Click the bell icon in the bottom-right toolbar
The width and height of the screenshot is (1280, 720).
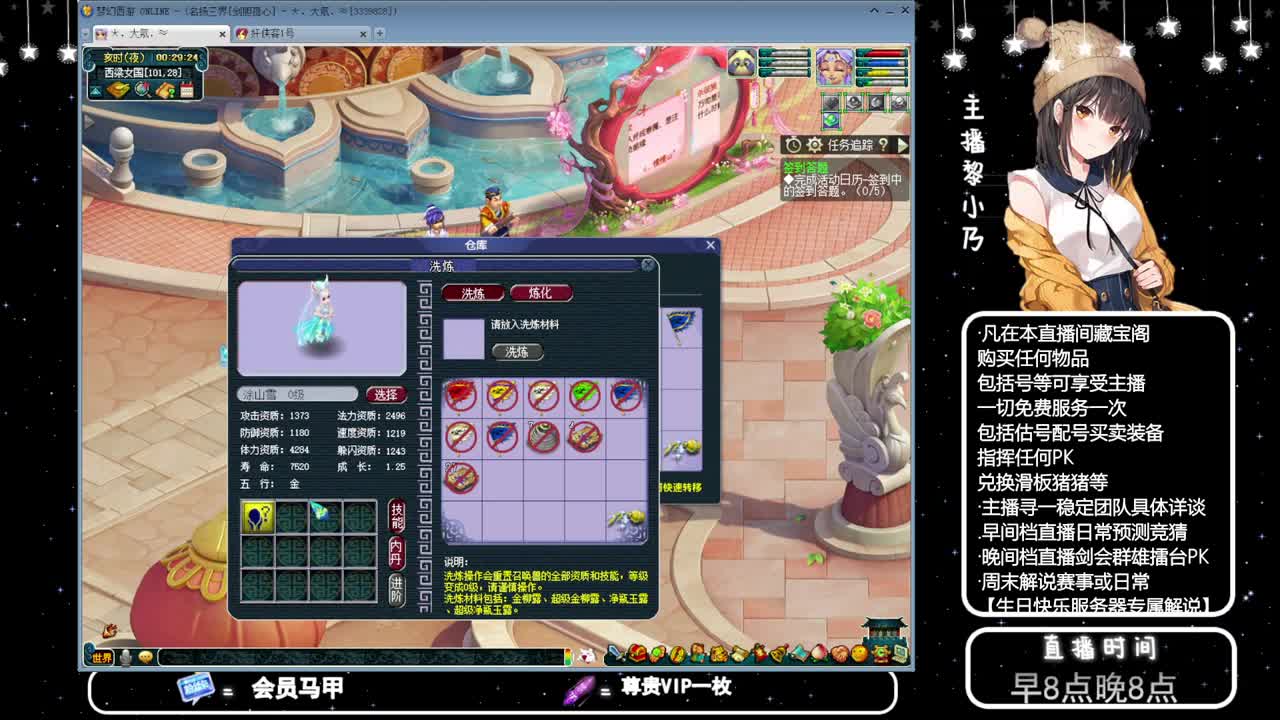pos(777,652)
